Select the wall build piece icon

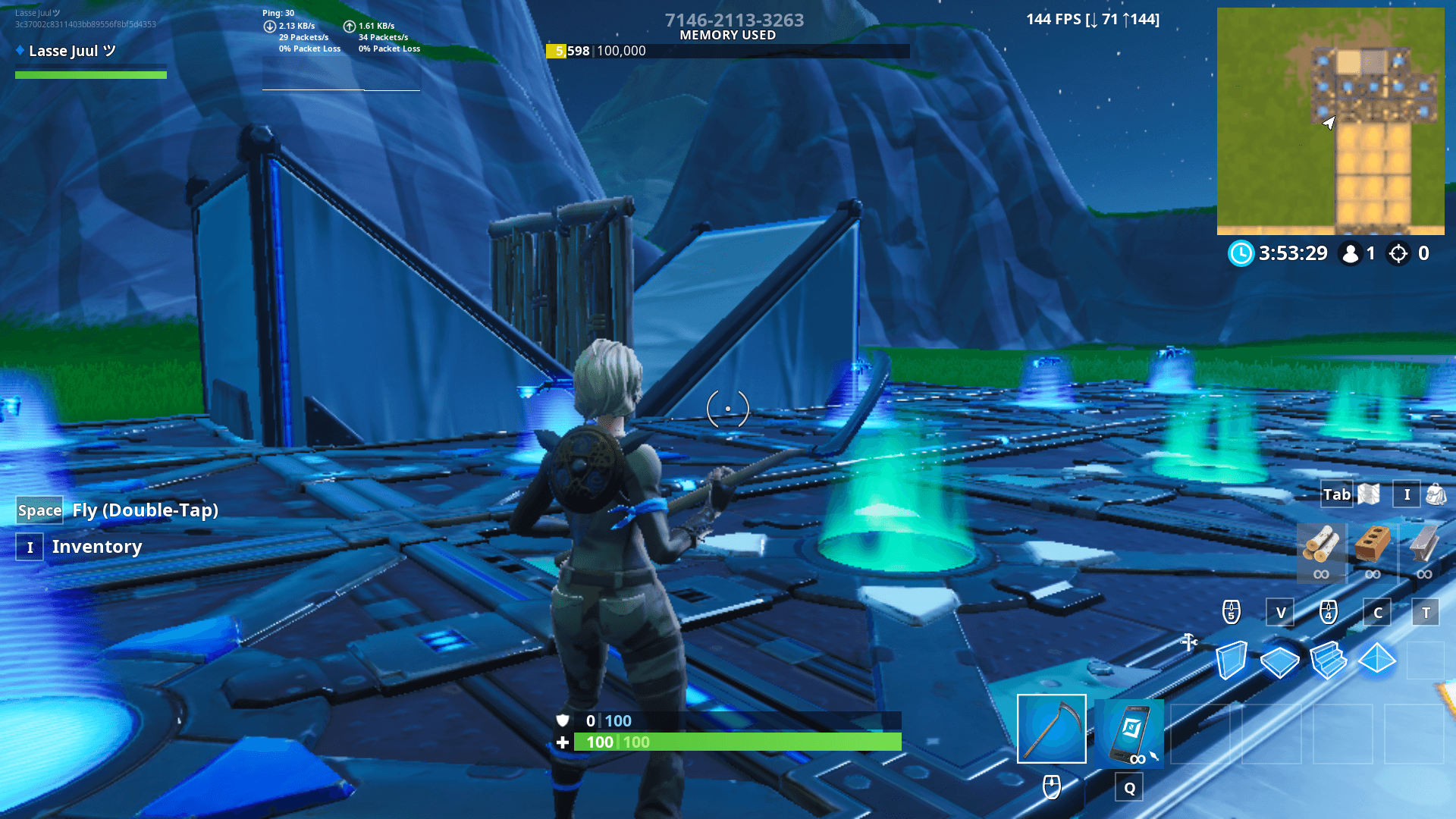[x=1232, y=660]
